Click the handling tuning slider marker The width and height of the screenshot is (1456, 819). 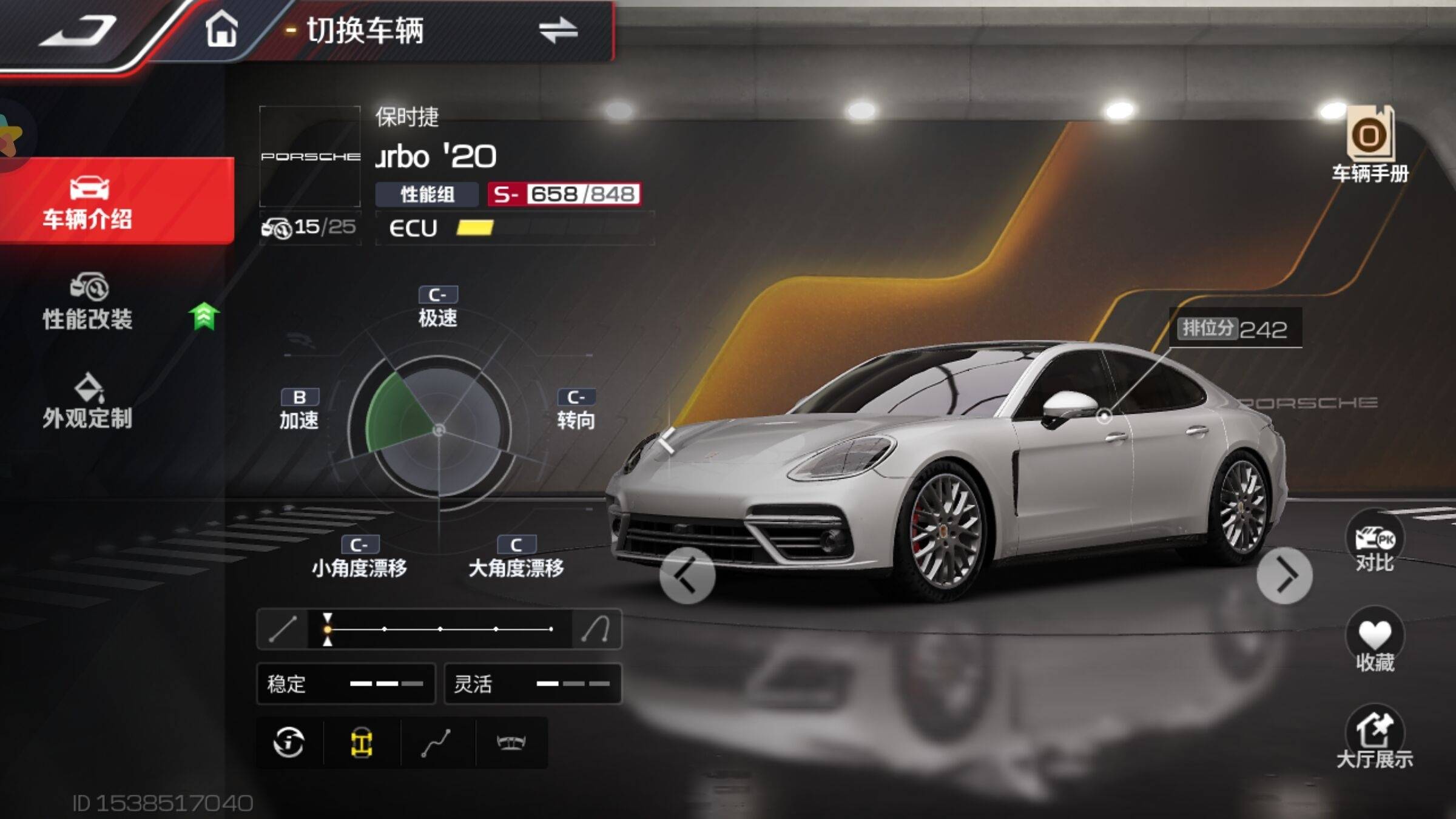coord(328,629)
